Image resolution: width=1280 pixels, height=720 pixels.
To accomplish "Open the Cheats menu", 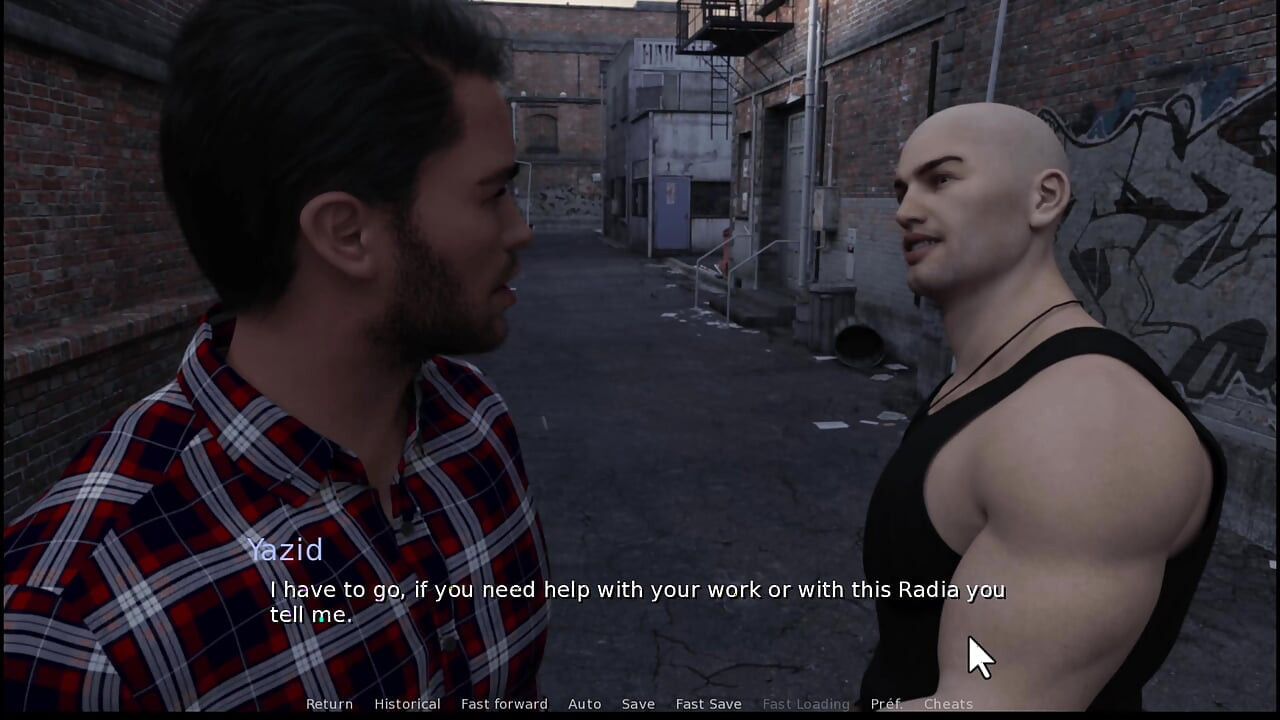I will point(948,704).
